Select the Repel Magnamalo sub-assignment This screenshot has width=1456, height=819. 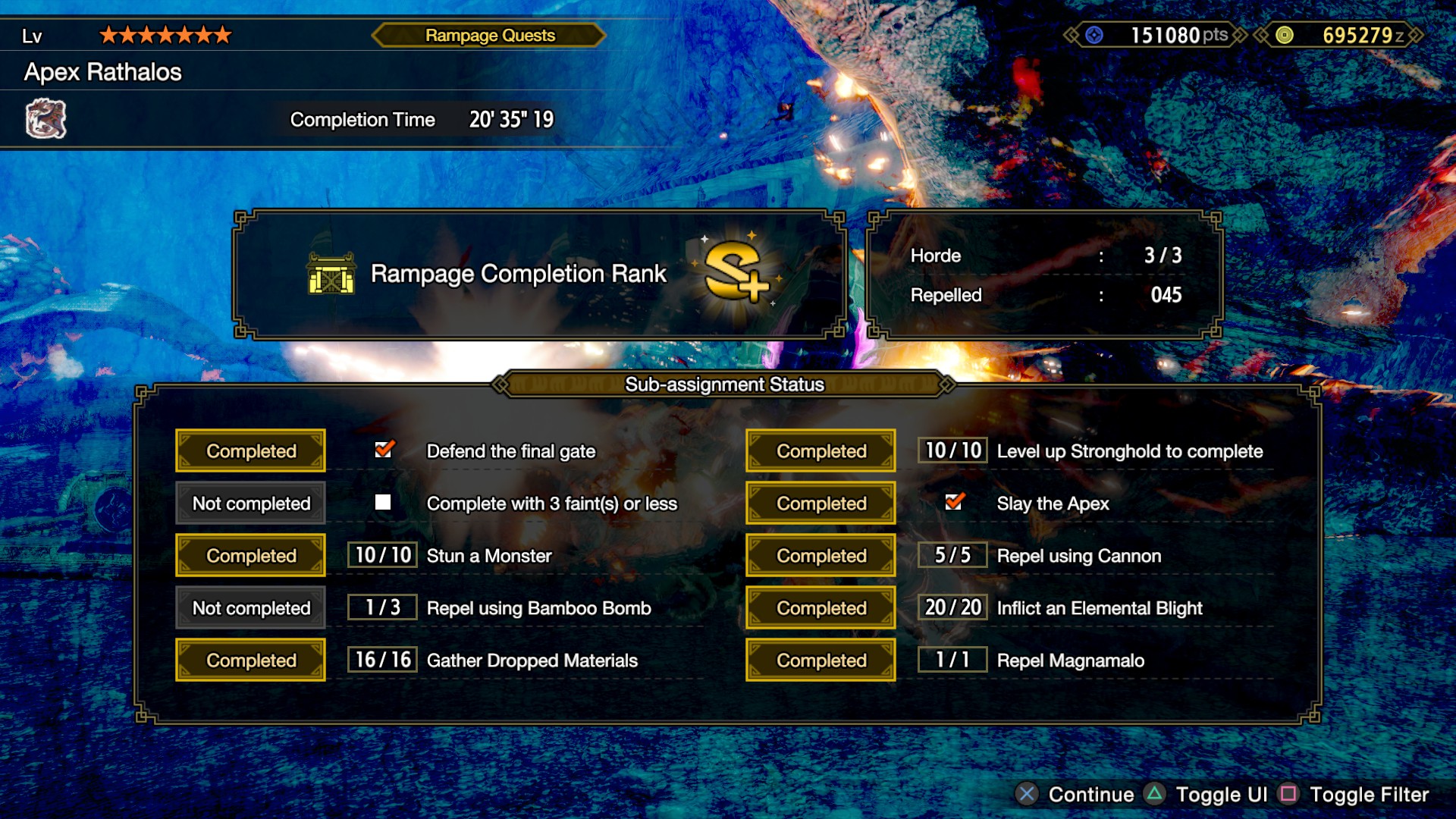click(1070, 661)
